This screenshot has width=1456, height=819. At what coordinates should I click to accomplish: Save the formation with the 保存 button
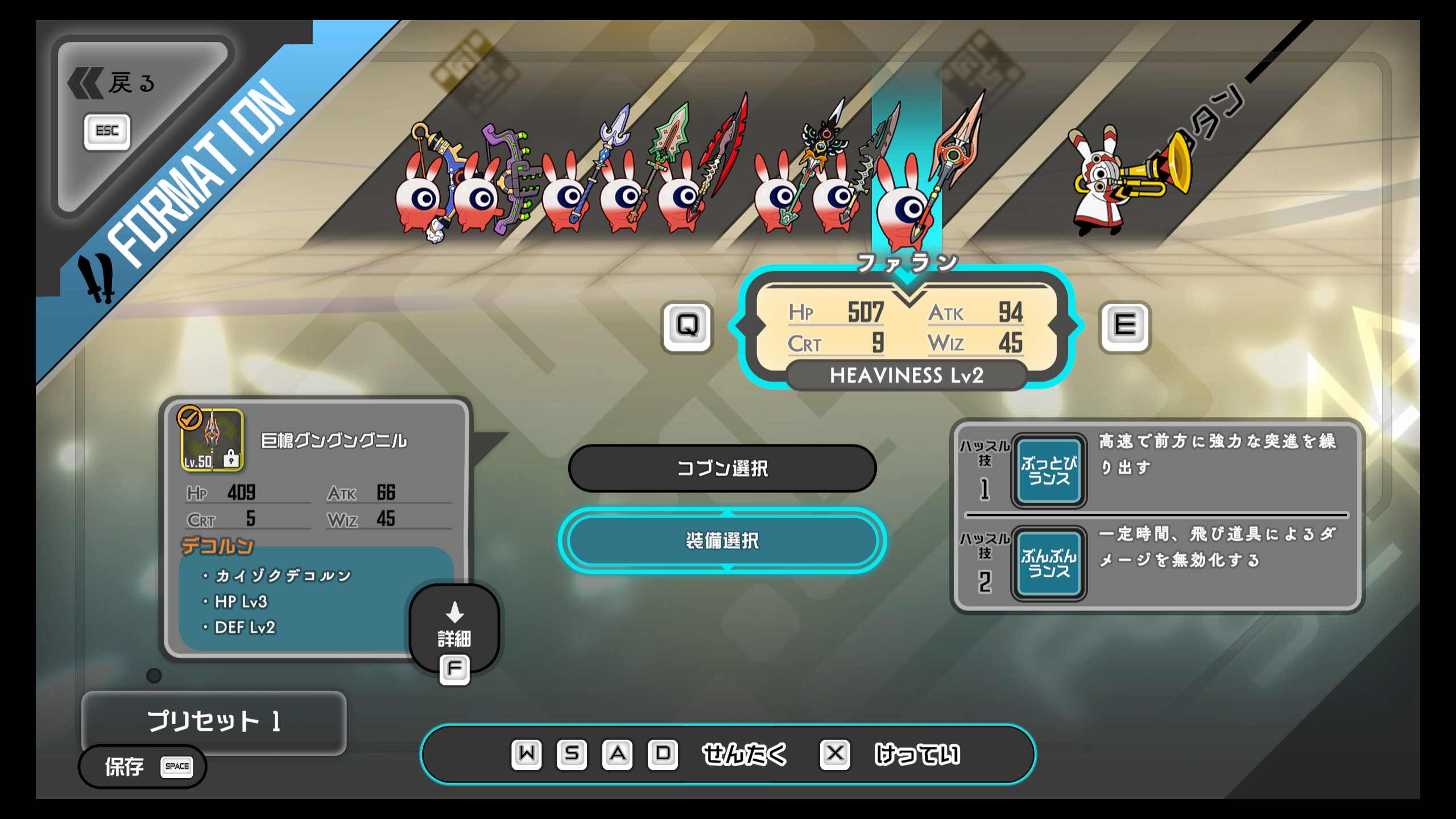pos(142,766)
